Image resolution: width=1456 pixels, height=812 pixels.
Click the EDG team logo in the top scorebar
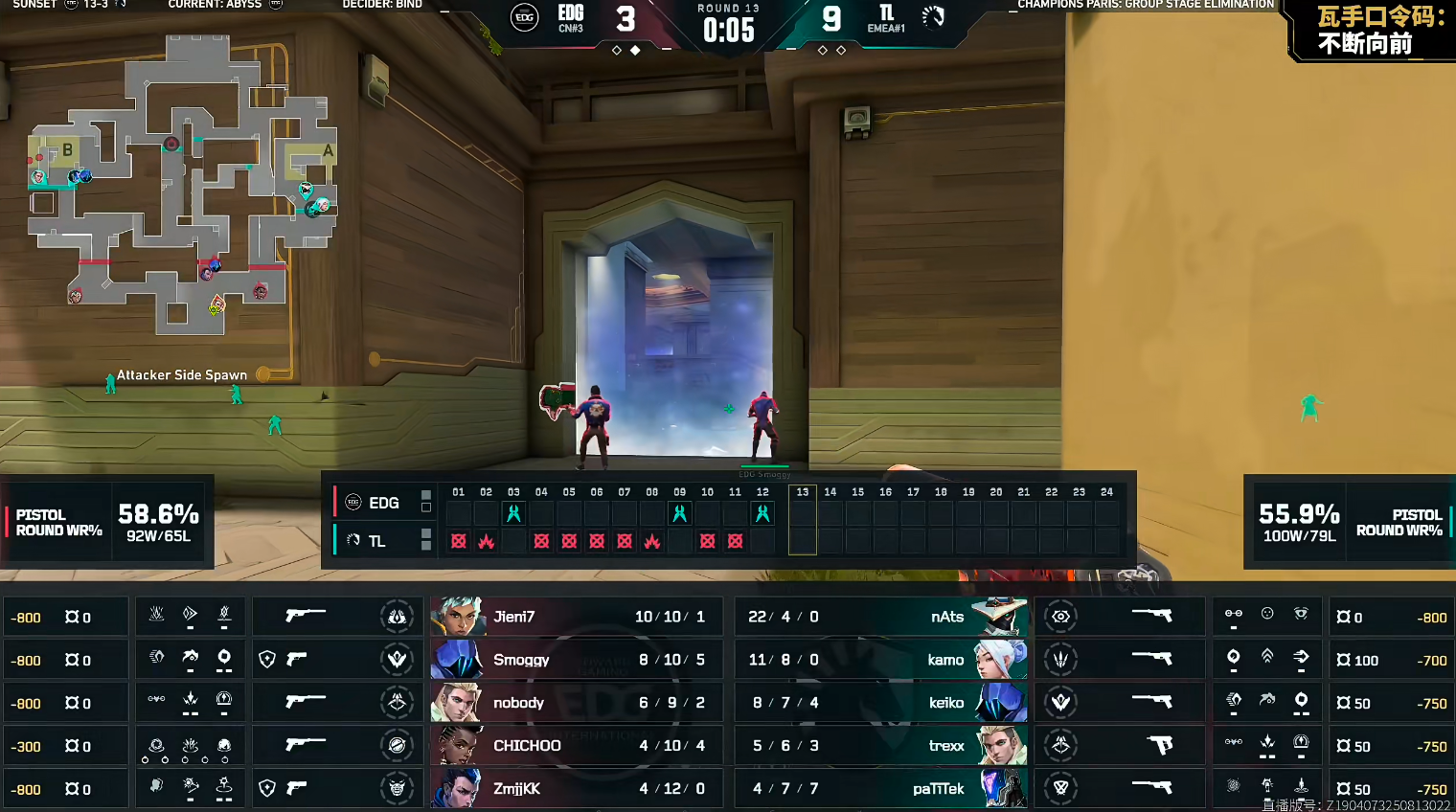524,17
